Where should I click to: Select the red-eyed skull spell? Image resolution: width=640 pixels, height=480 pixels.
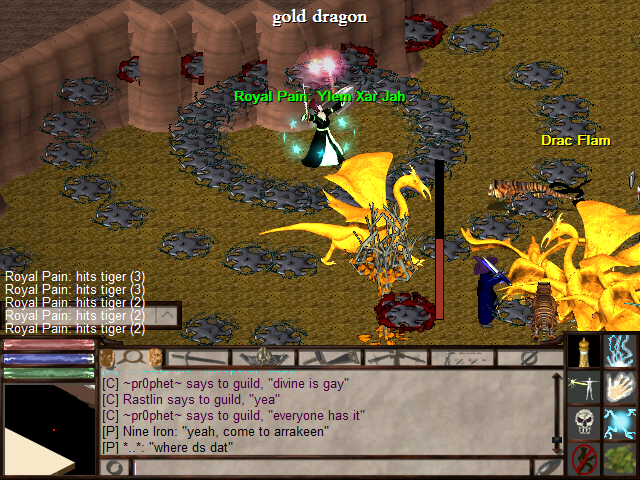[584, 422]
